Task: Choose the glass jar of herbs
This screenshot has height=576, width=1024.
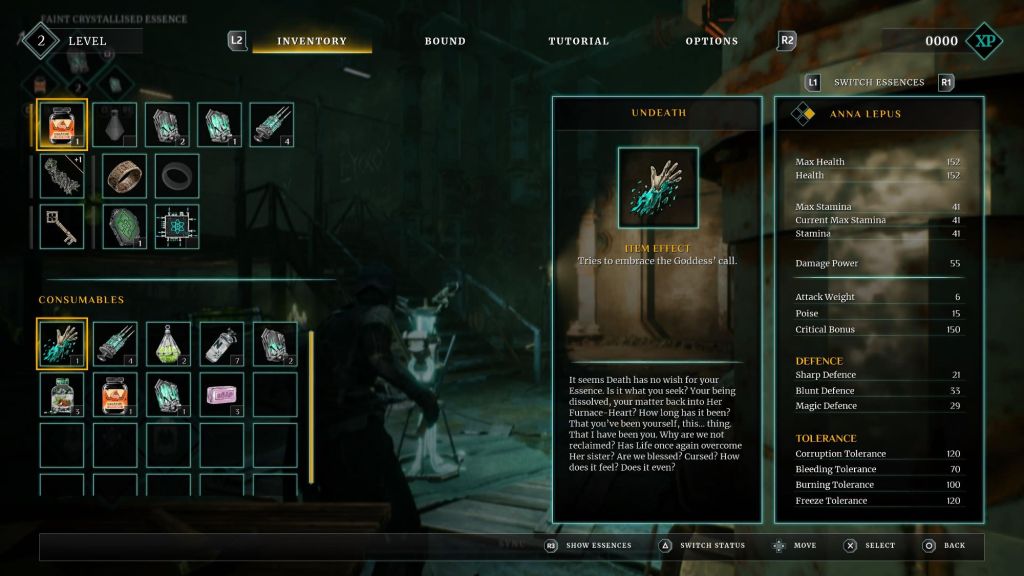Action: click(x=62, y=395)
